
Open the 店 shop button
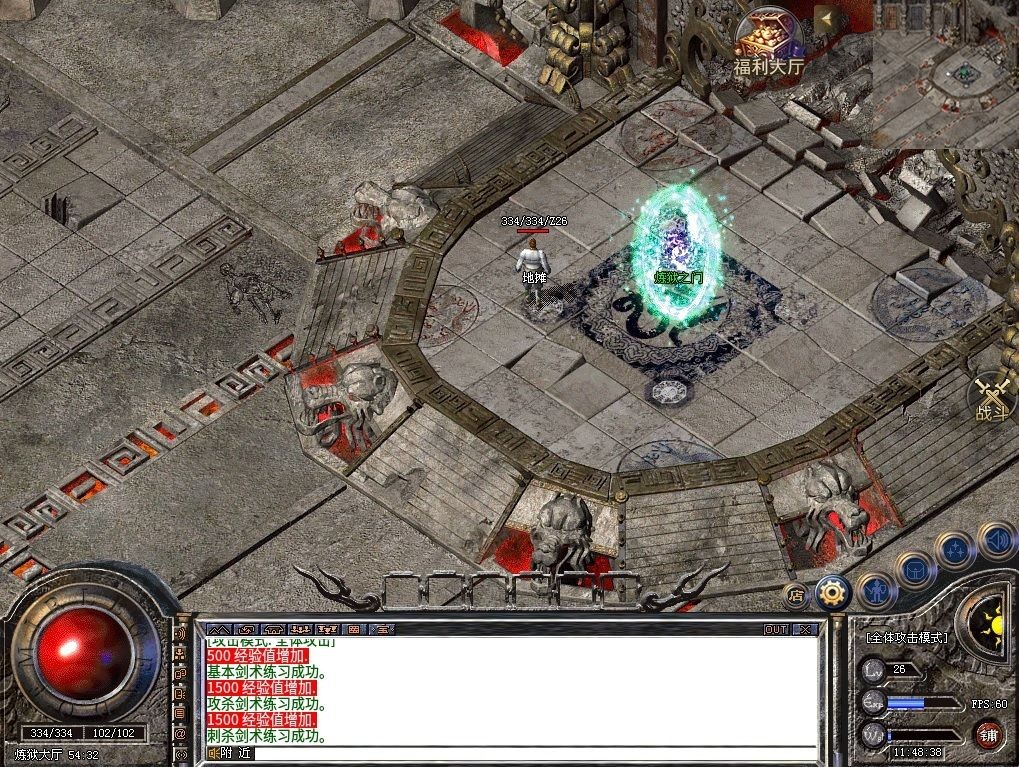pos(796,595)
